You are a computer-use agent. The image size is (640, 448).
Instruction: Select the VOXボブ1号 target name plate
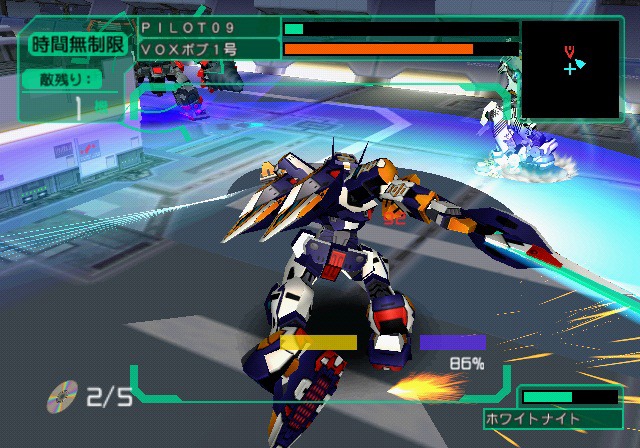point(208,48)
